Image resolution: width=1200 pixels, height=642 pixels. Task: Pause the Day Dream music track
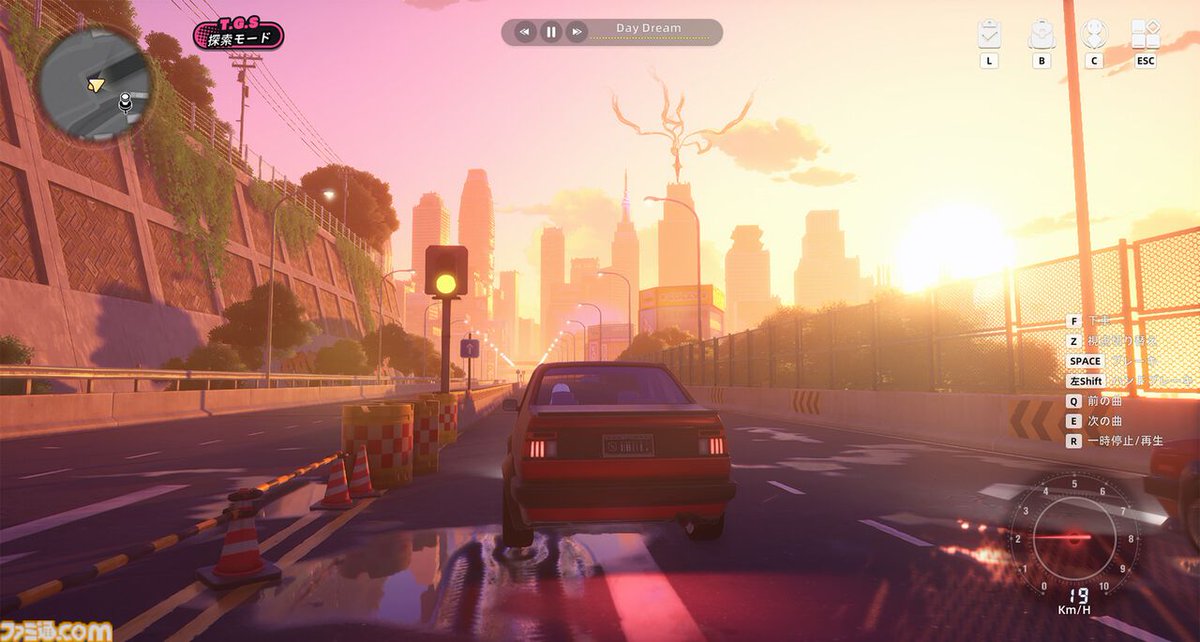[x=551, y=32]
